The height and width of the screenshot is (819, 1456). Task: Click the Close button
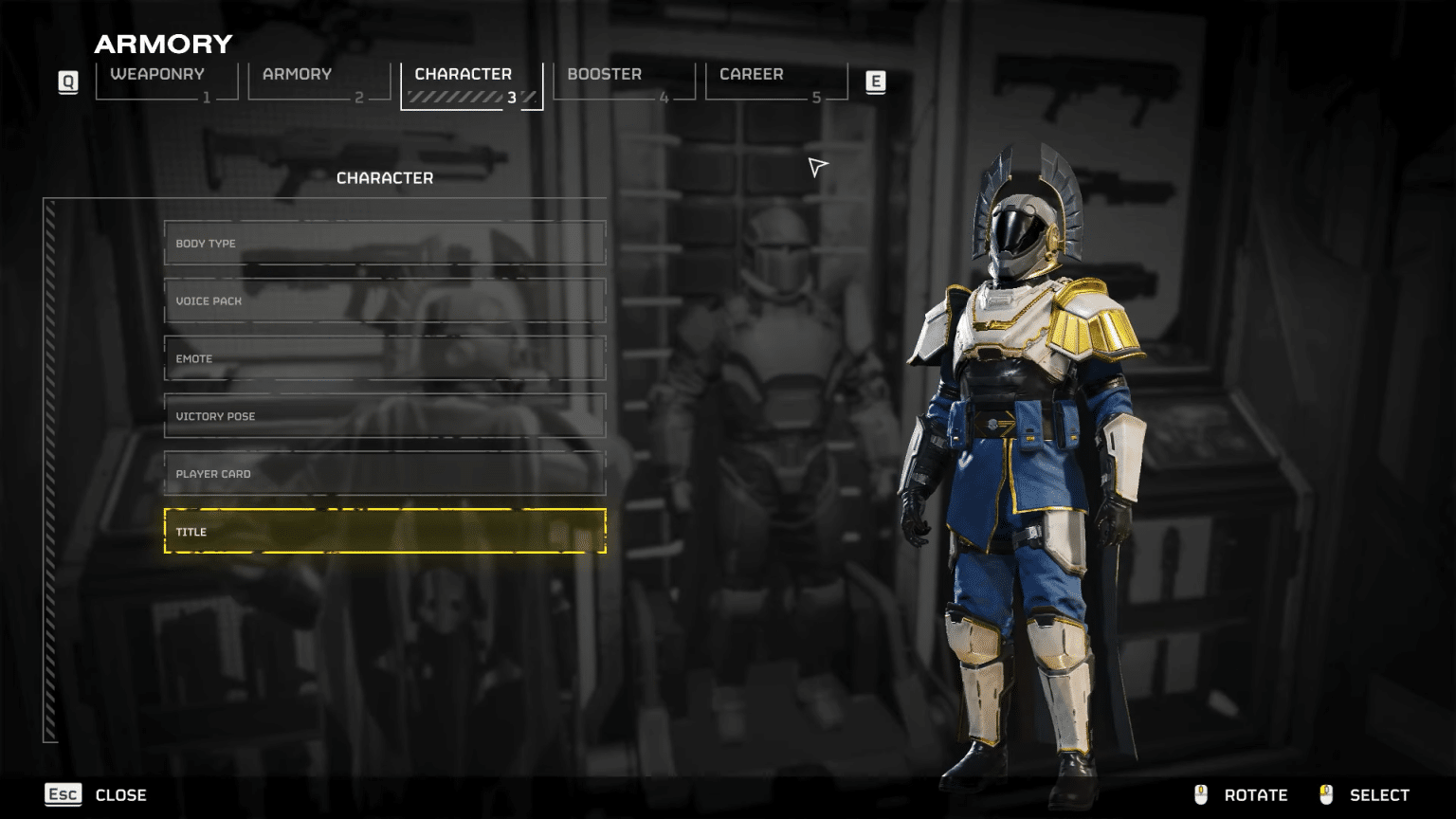tap(121, 794)
